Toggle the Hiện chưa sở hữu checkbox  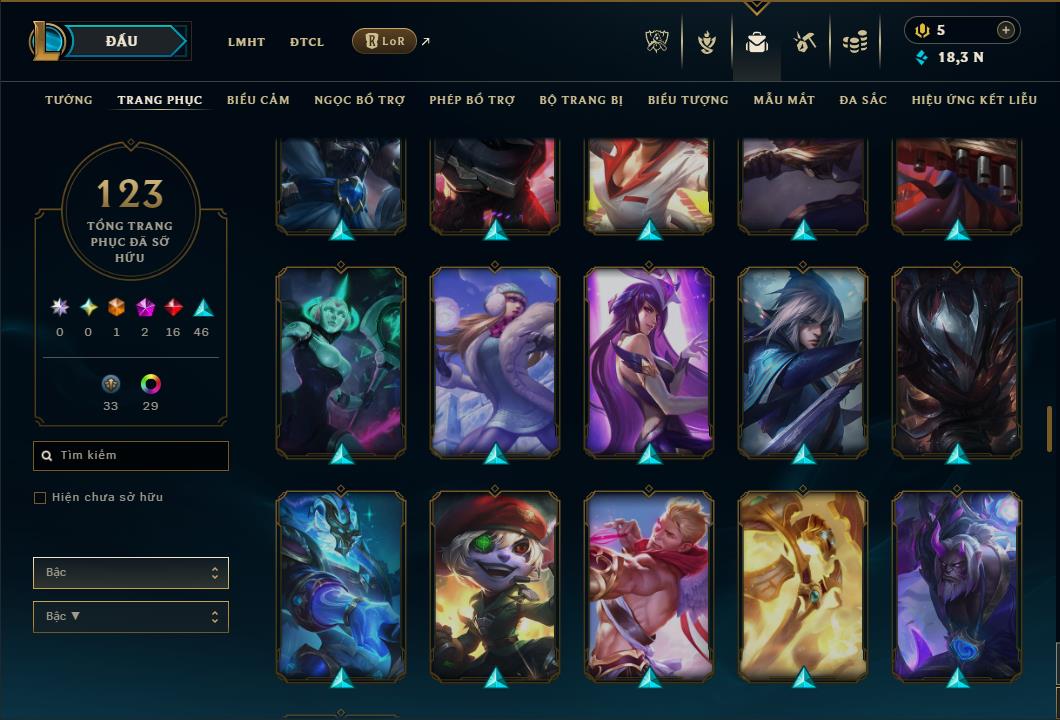[x=40, y=498]
